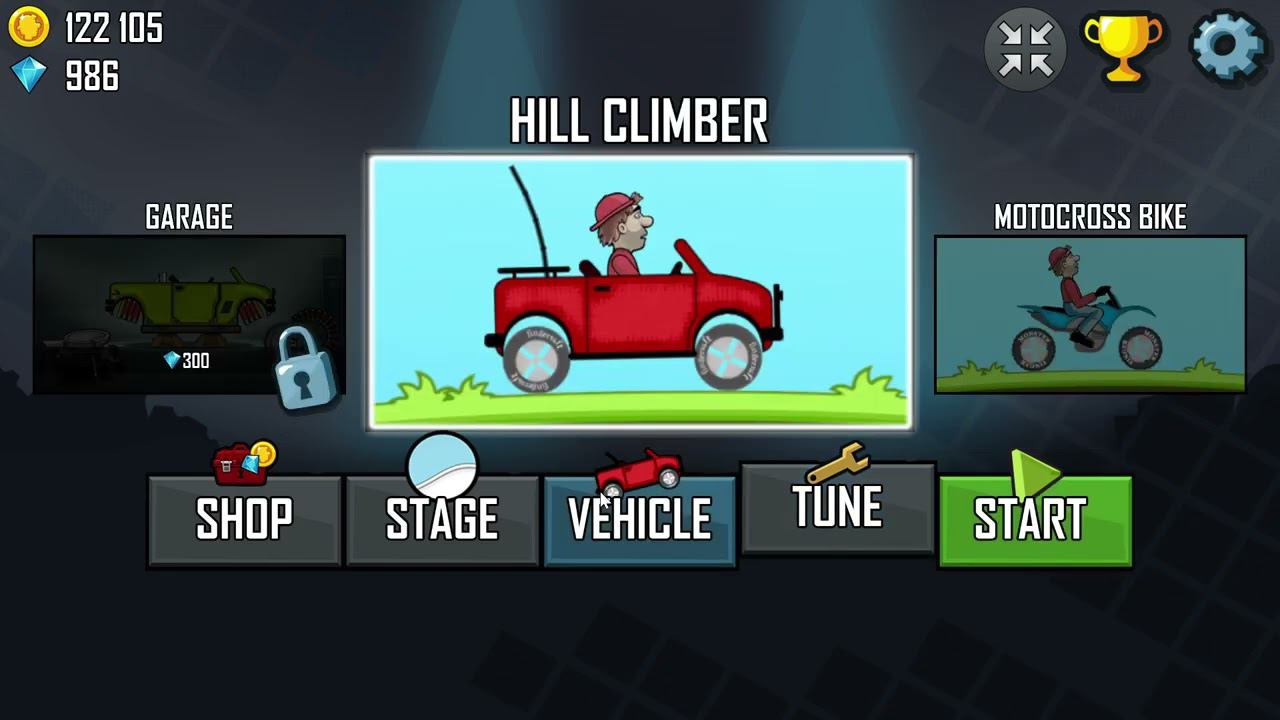The width and height of the screenshot is (1280, 720).
Task: Choose the Motocross Bike thumbnail
Action: tap(1090, 314)
